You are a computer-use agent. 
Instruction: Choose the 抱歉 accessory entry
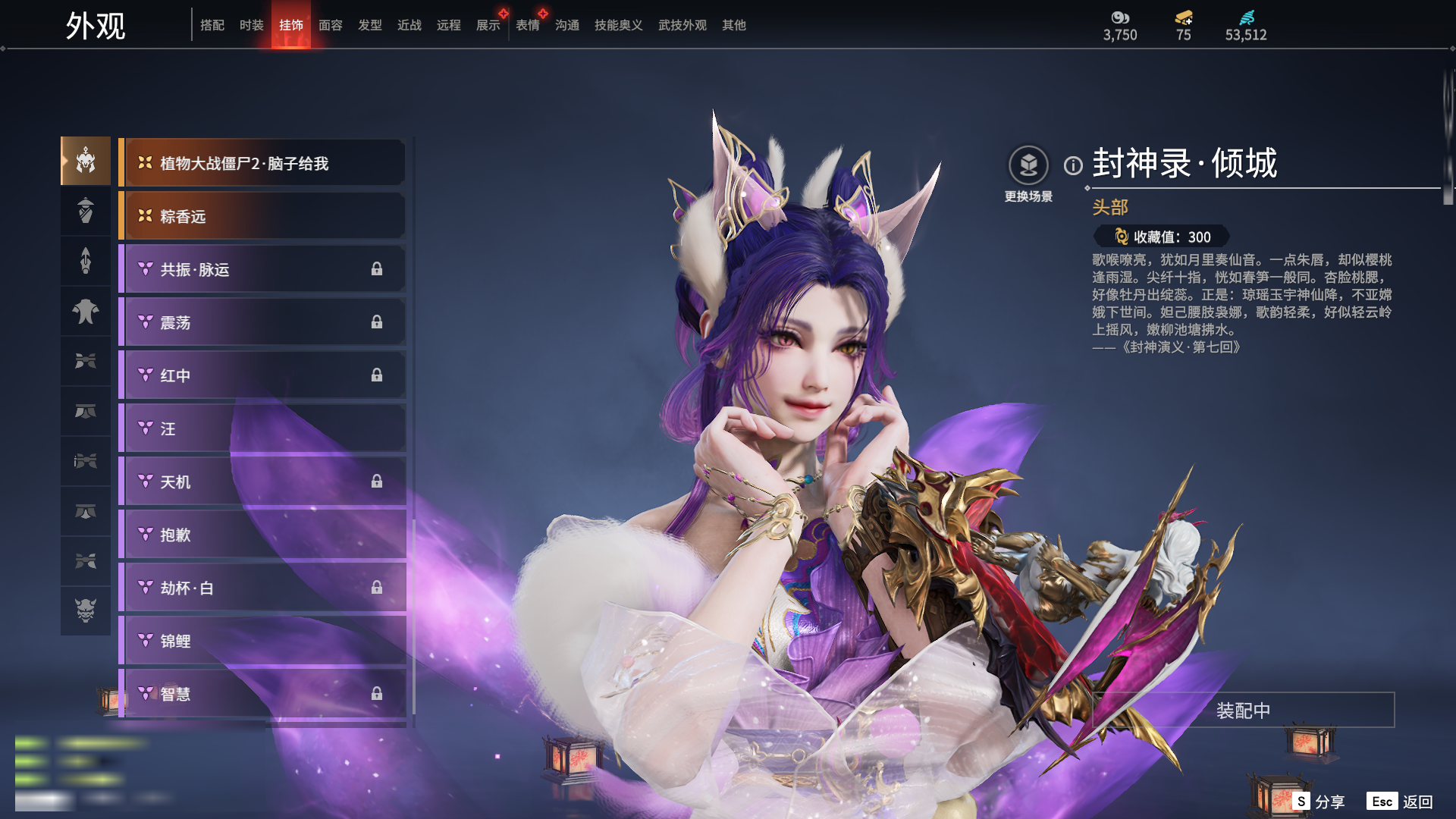(262, 535)
